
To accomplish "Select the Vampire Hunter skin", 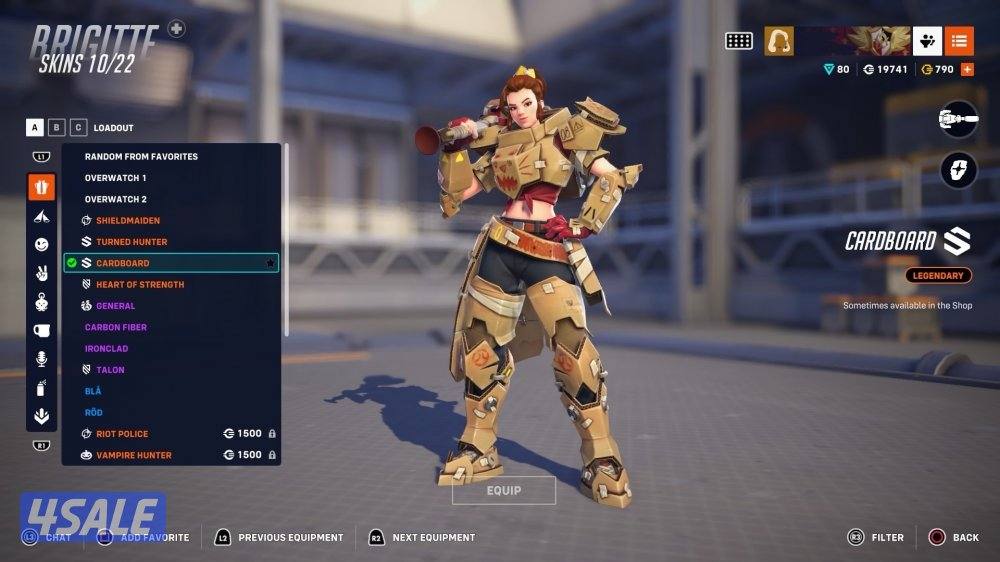I will (x=133, y=455).
